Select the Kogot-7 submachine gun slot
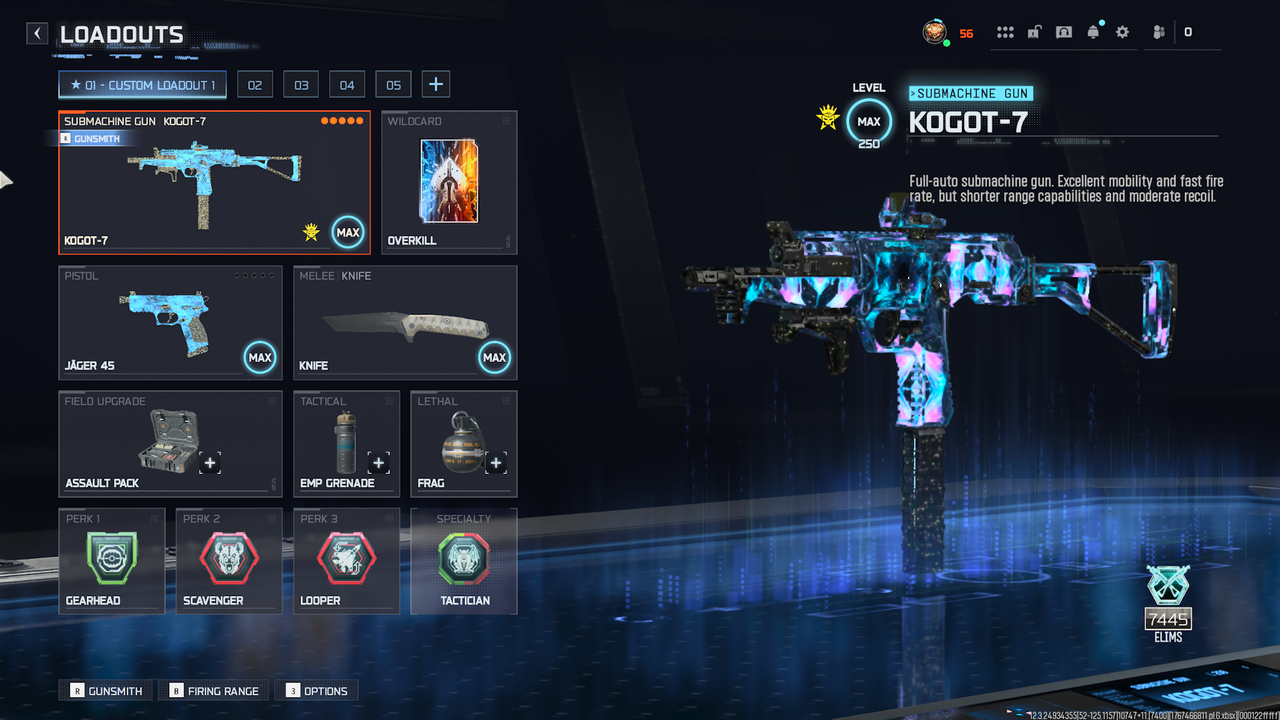Viewport: 1280px width, 720px height. coord(214,182)
